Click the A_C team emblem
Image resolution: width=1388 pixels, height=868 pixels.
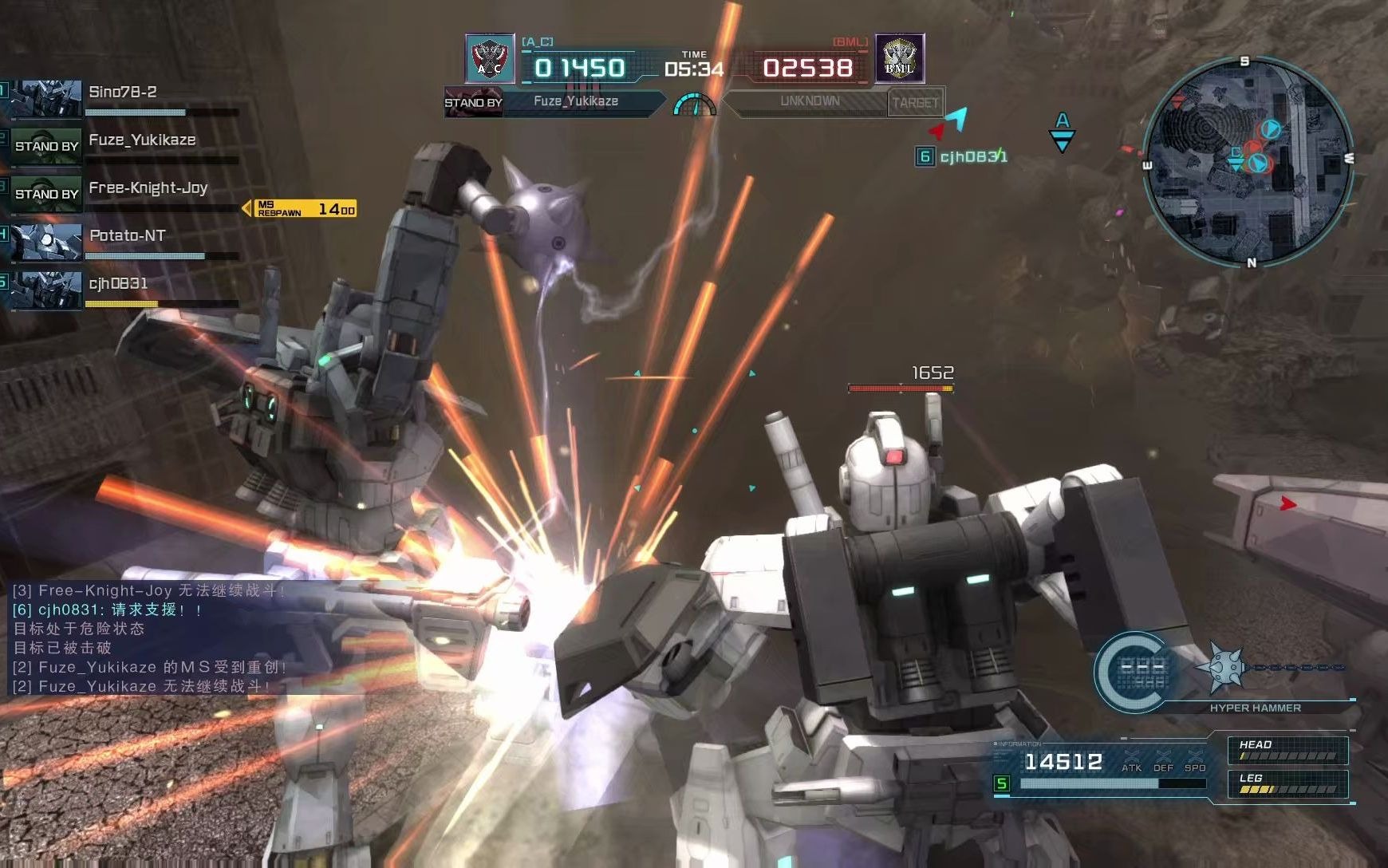pos(490,58)
